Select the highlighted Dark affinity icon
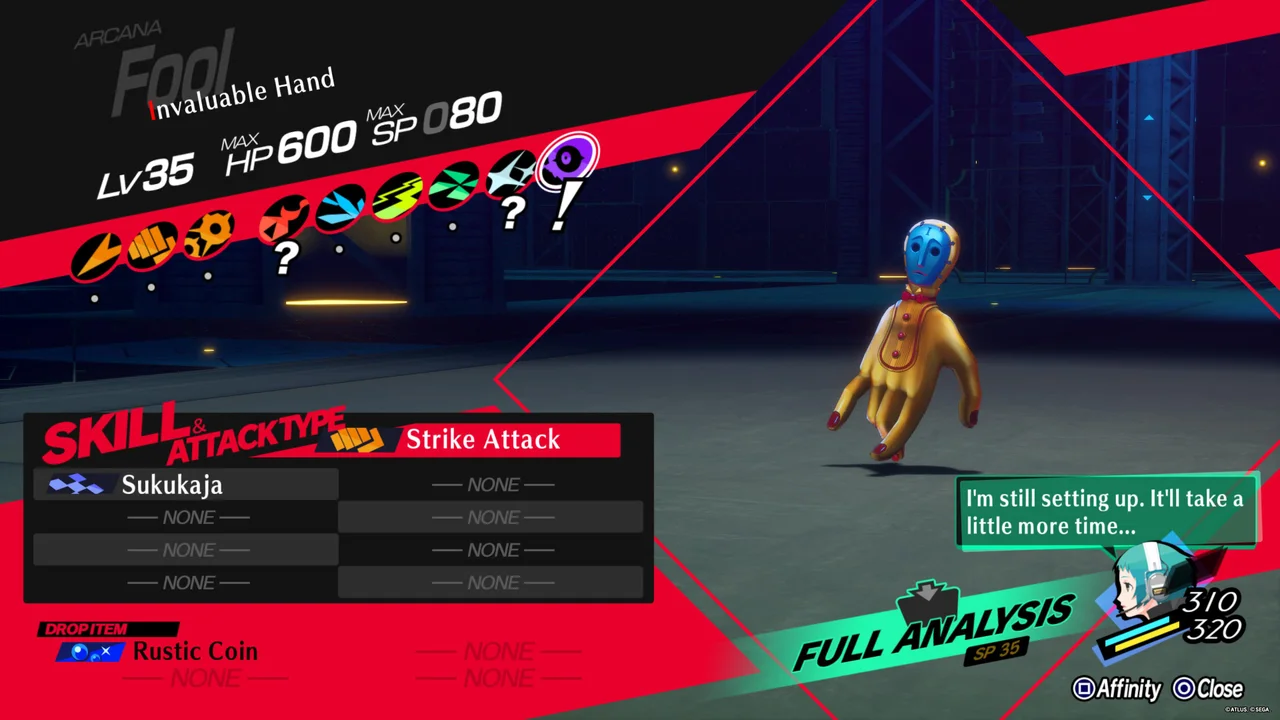The width and height of the screenshot is (1280, 720). pyautogui.click(x=568, y=160)
